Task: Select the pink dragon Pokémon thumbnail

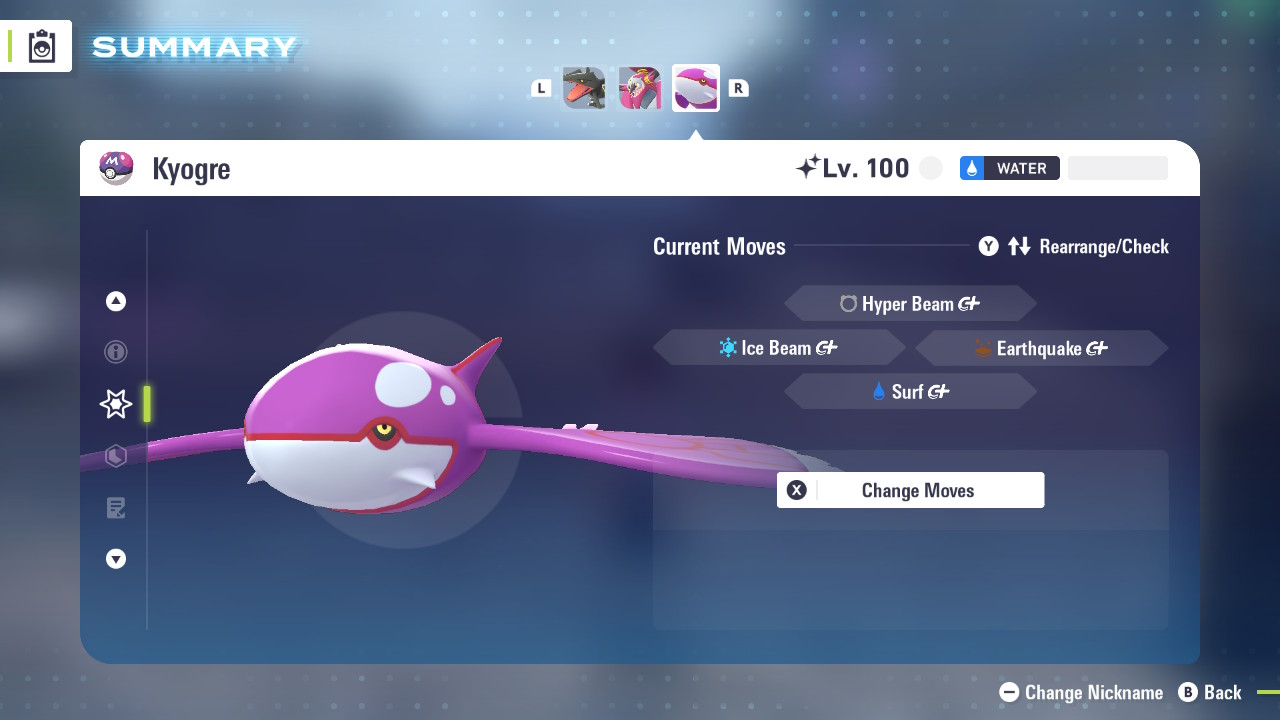Action: pyautogui.click(x=639, y=87)
